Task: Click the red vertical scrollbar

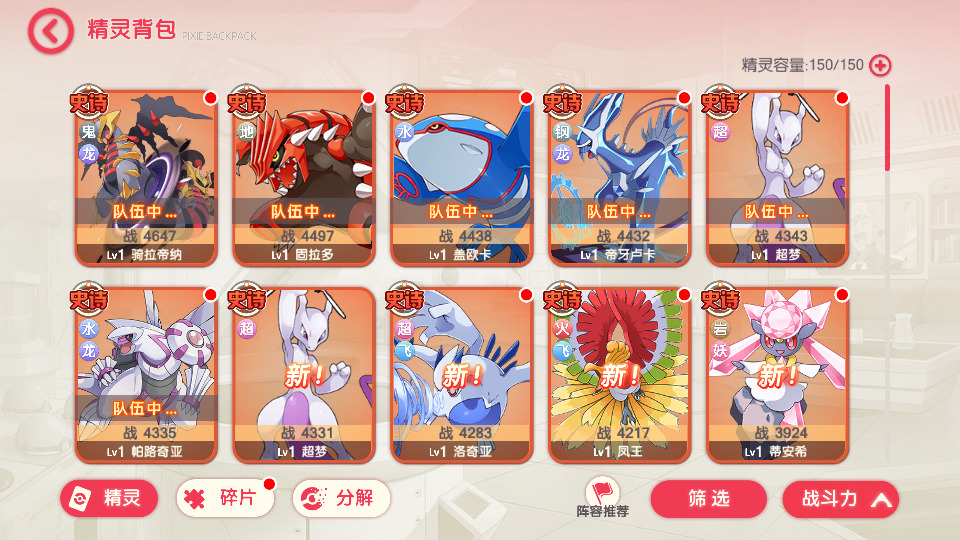Action: [x=886, y=130]
